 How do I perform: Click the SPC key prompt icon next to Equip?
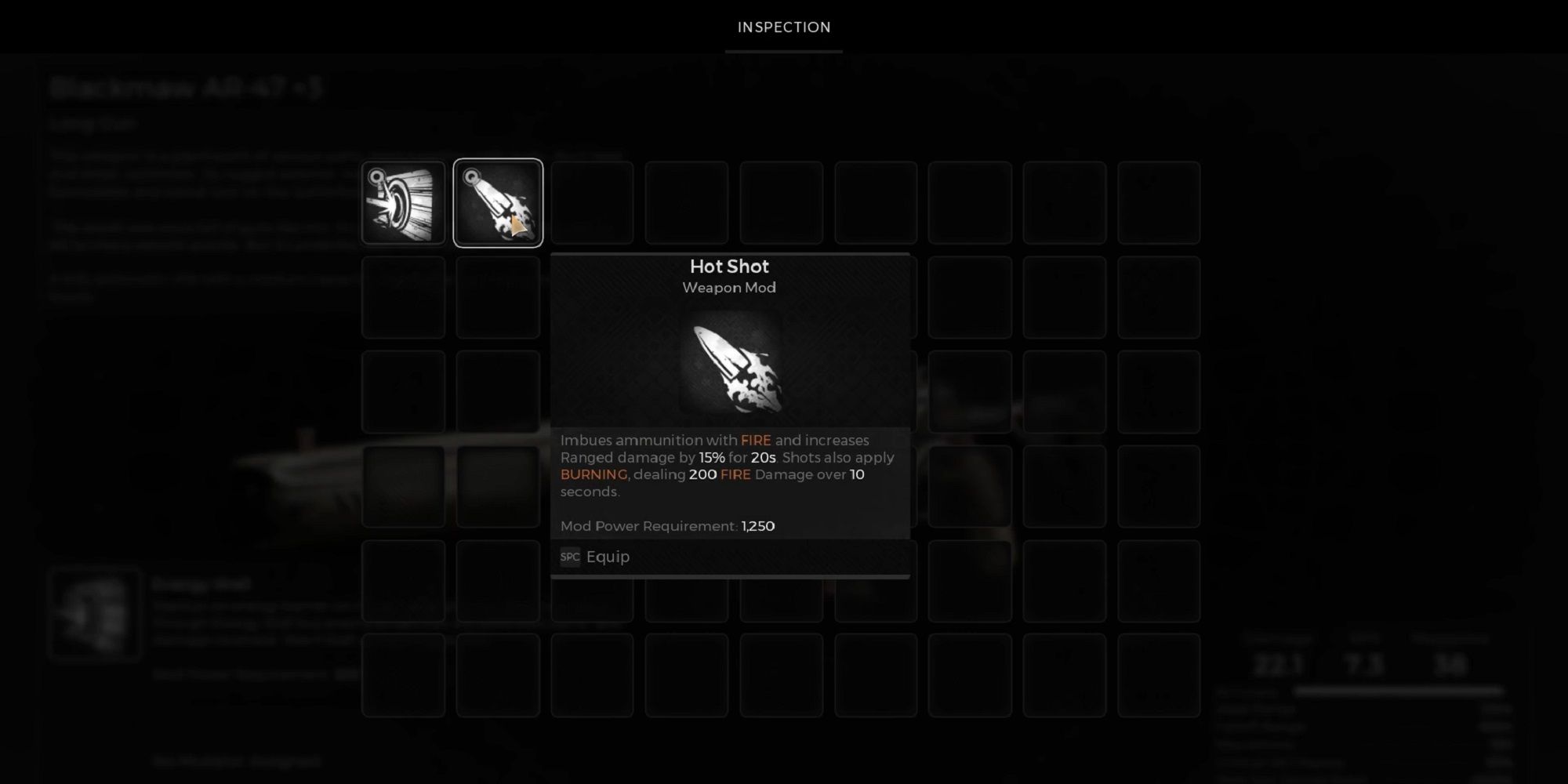(x=570, y=557)
